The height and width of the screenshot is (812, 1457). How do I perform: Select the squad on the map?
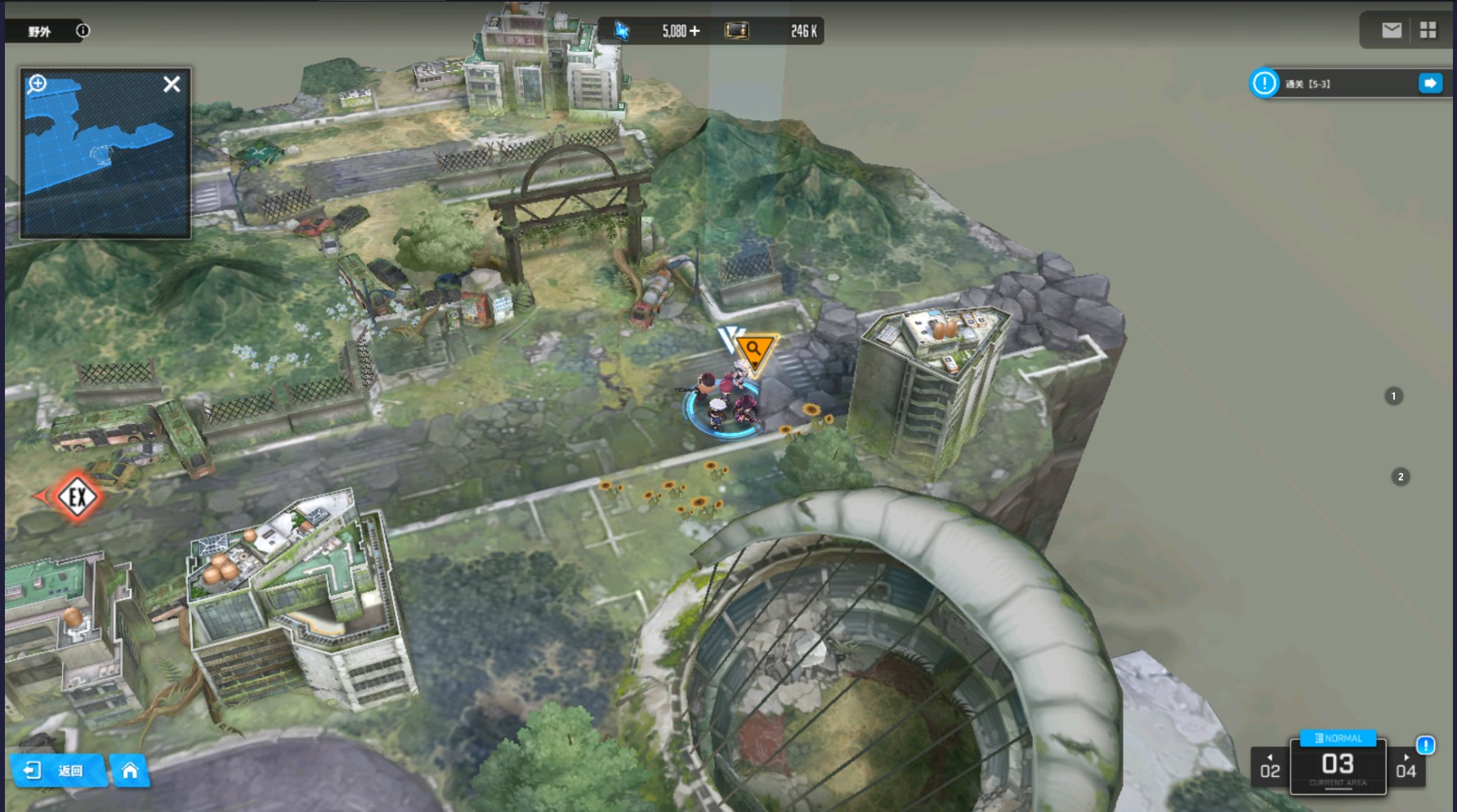coord(725,400)
